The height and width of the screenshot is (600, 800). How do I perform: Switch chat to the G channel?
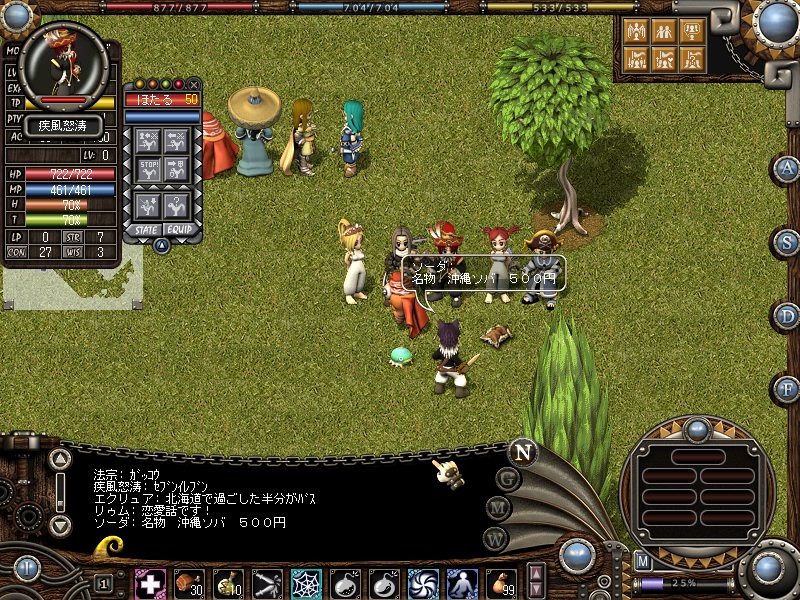click(x=507, y=480)
